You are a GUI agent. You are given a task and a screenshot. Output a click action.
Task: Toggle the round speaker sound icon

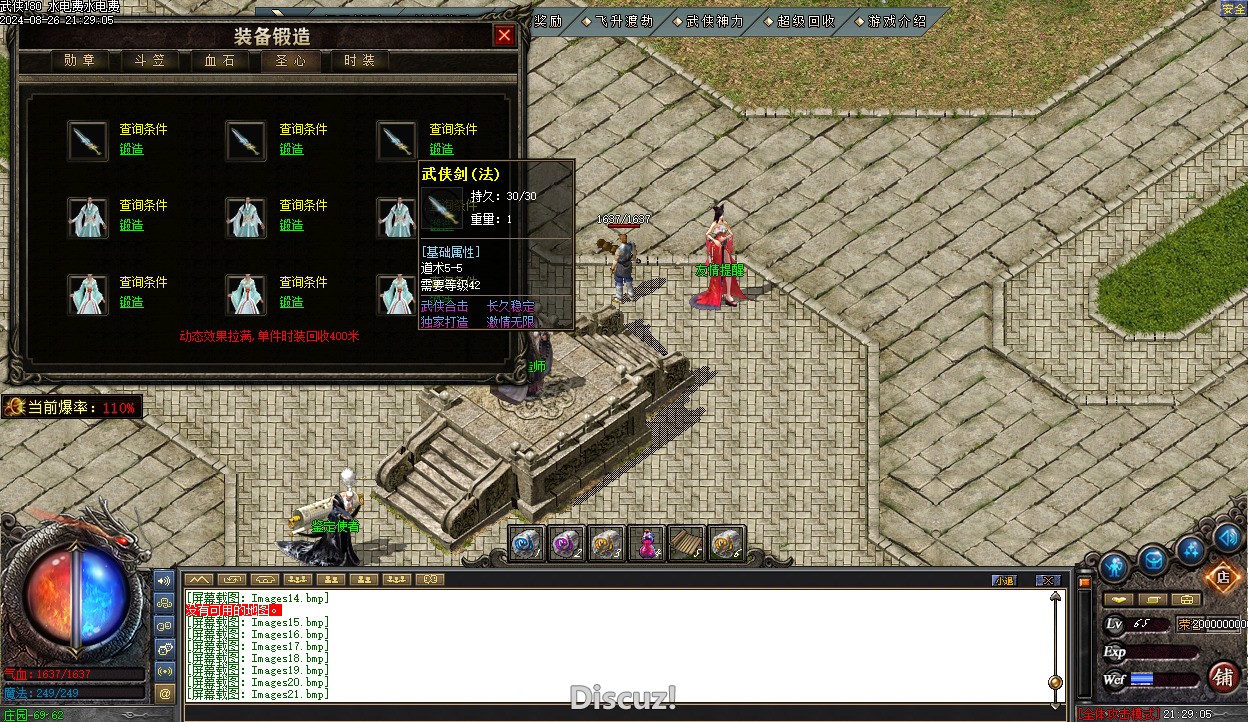[1227, 538]
